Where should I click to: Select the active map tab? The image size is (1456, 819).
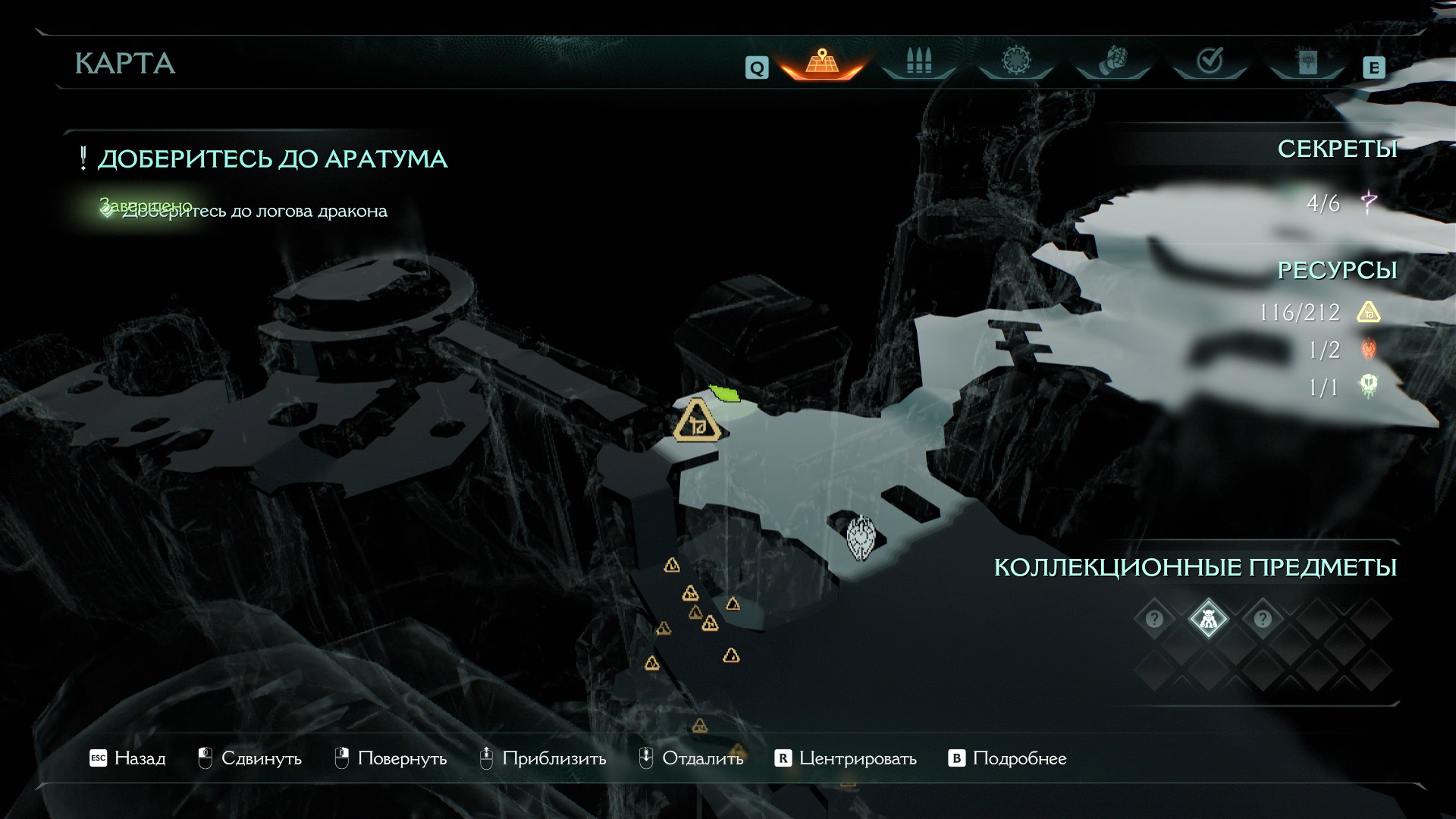pos(821,61)
